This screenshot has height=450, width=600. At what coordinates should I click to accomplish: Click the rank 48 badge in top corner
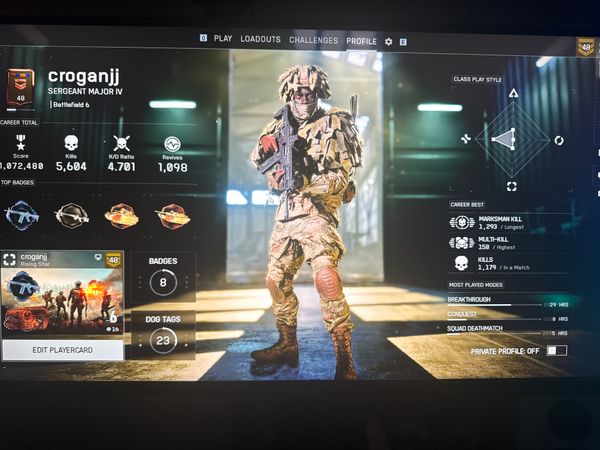pos(585,46)
